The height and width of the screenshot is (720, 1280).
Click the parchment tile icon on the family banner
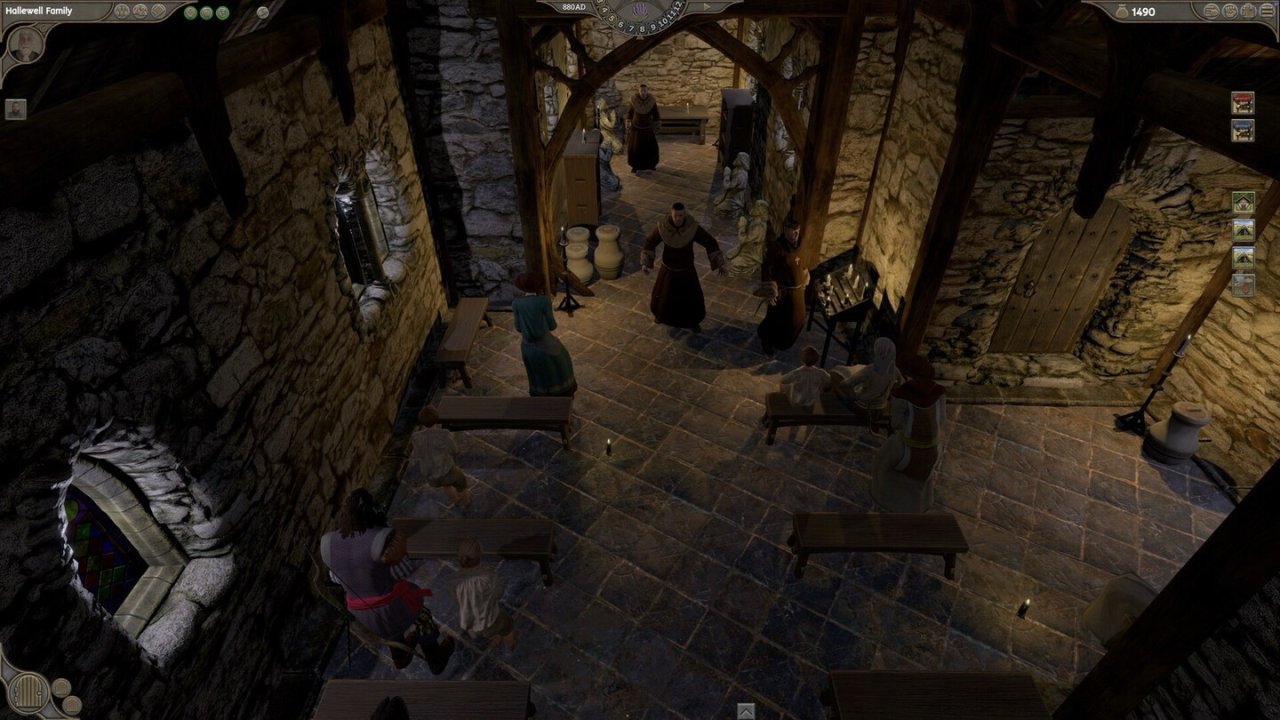158,11
